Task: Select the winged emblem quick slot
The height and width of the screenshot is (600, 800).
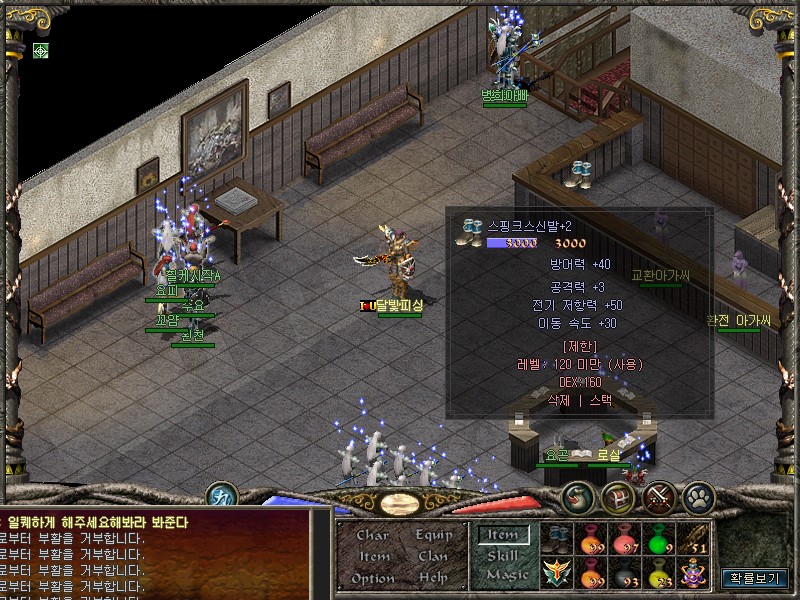Action: click(x=557, y=573)
